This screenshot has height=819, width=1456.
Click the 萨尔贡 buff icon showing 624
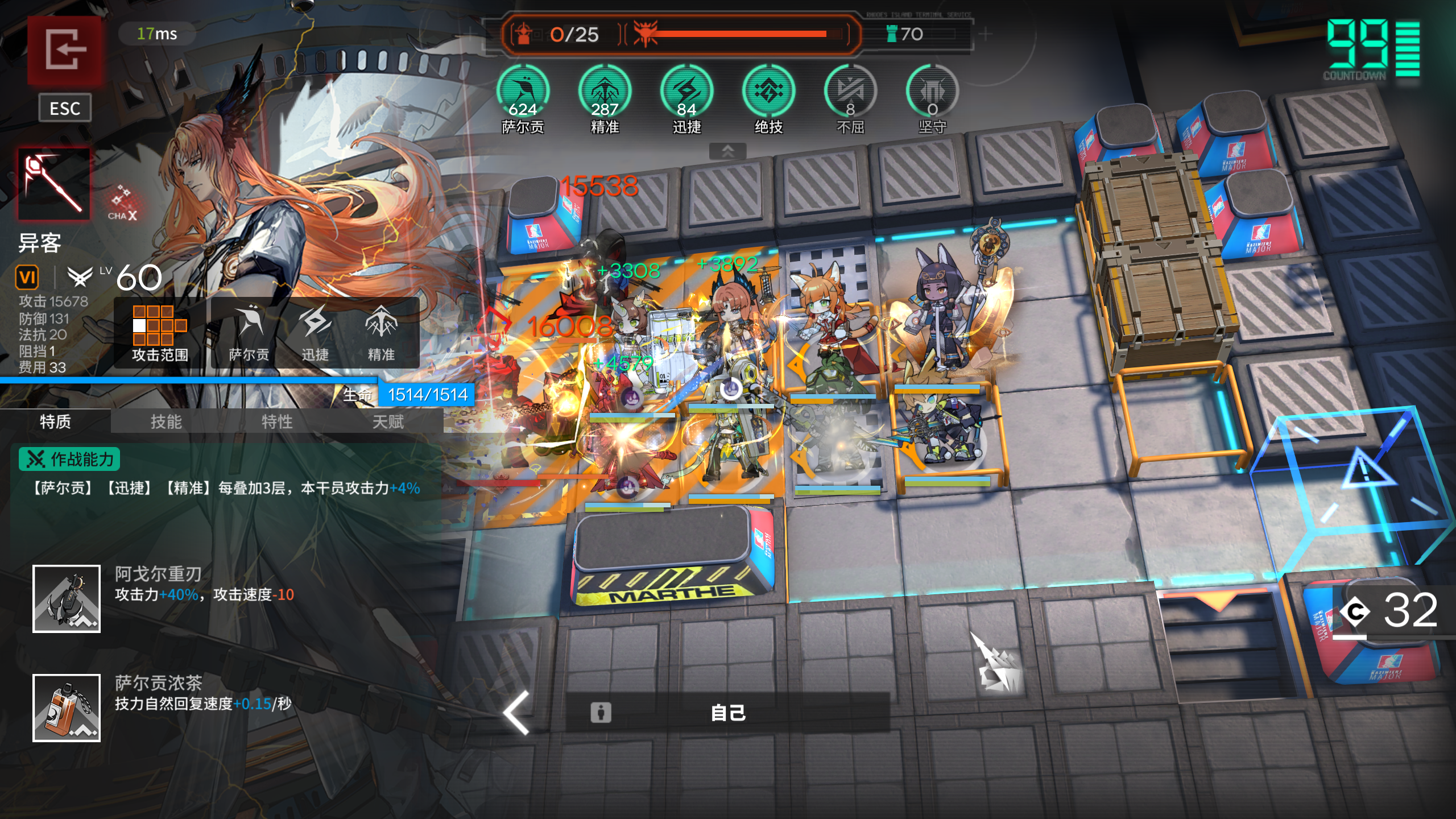click(523, 92)
